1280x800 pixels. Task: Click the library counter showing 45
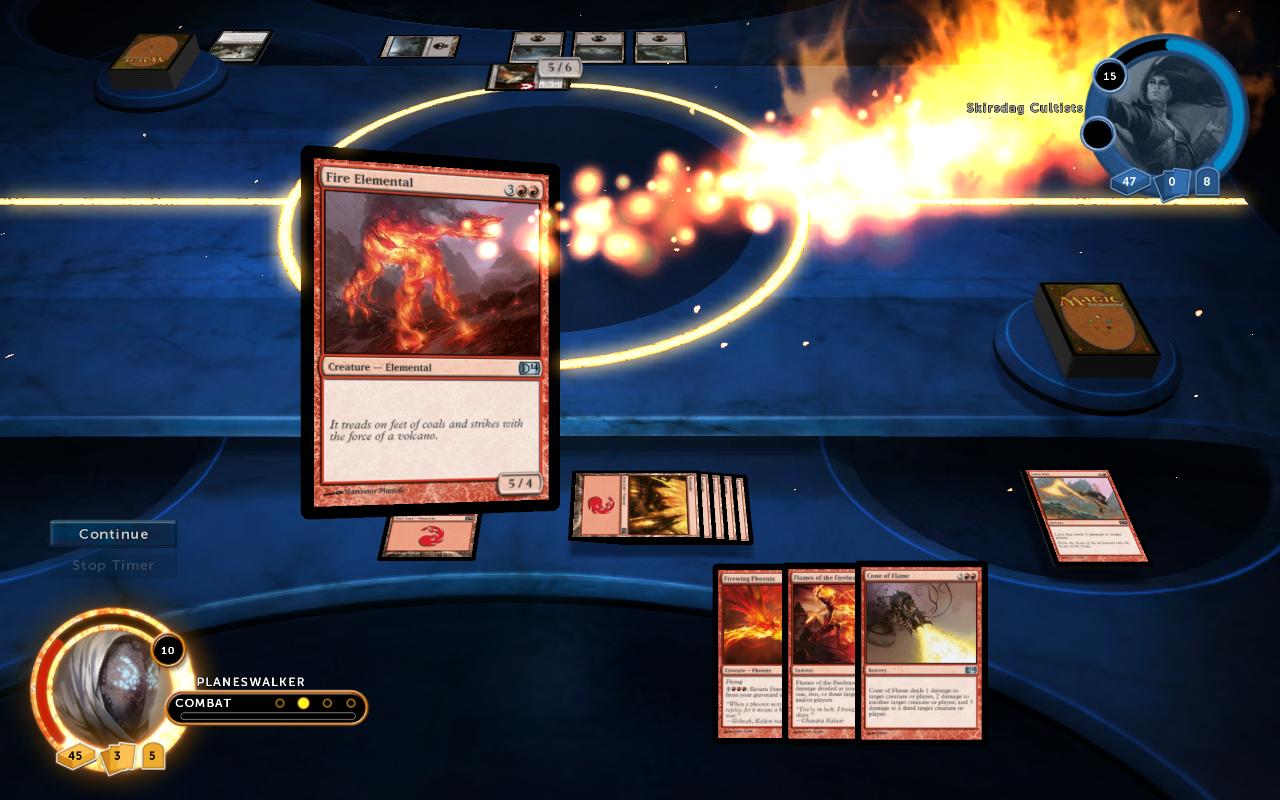(x=76, y=757)
